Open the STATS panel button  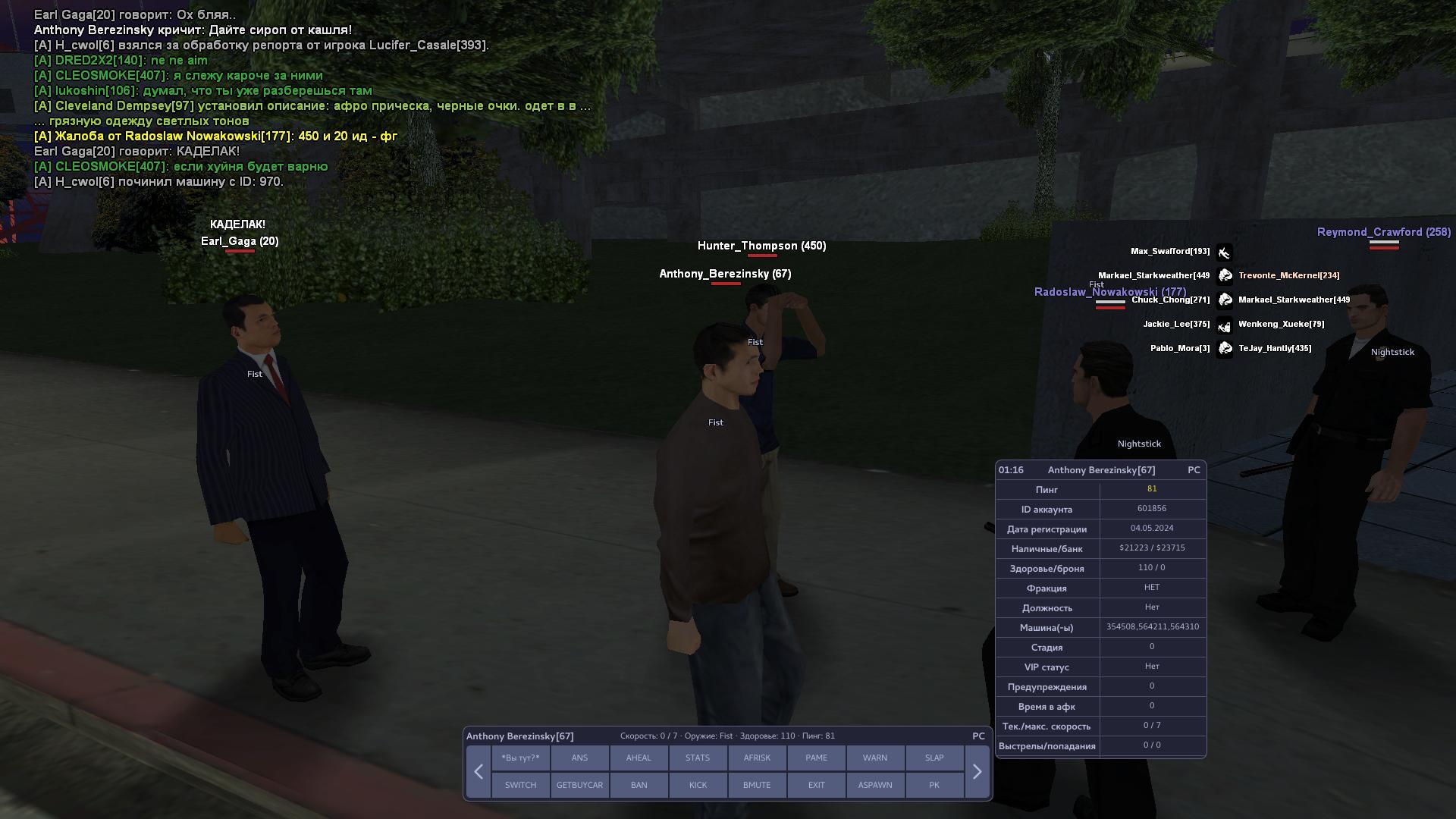click(x=698, y=758)
